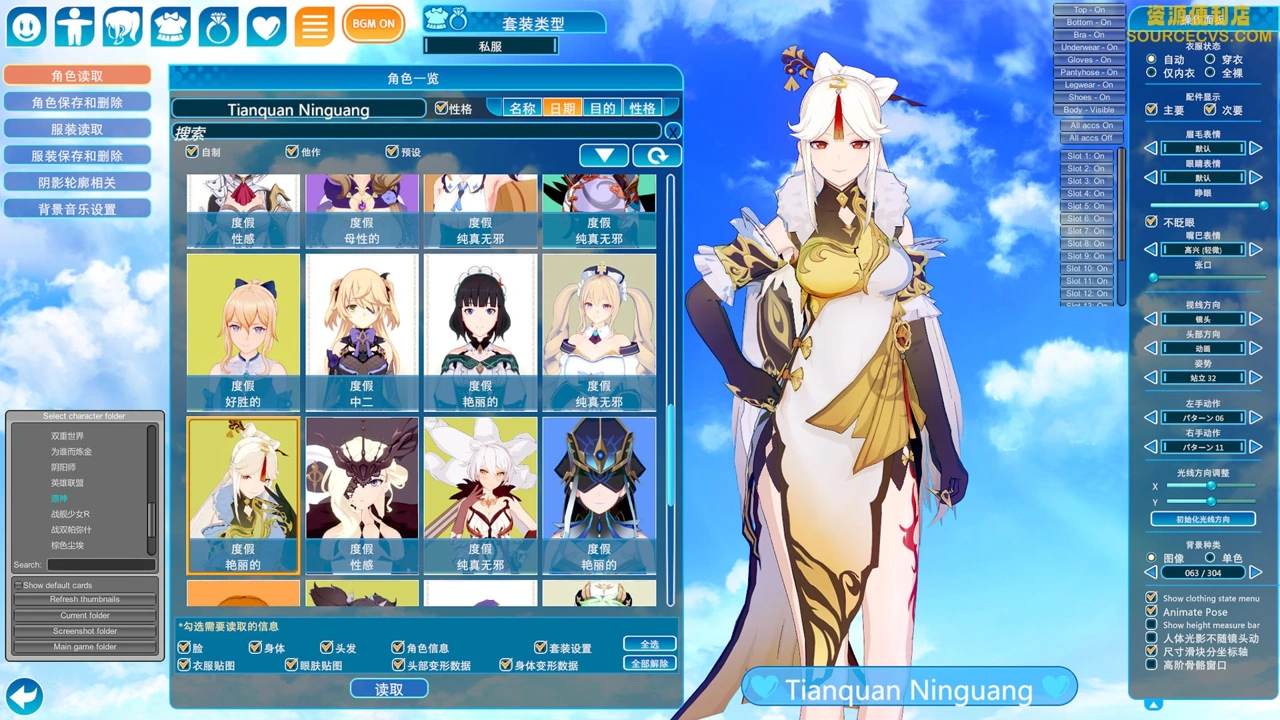The width and height of the screenshot is (1280, 720).
Task: Click the Refresh thumbnails button
Action: (85, 599)
